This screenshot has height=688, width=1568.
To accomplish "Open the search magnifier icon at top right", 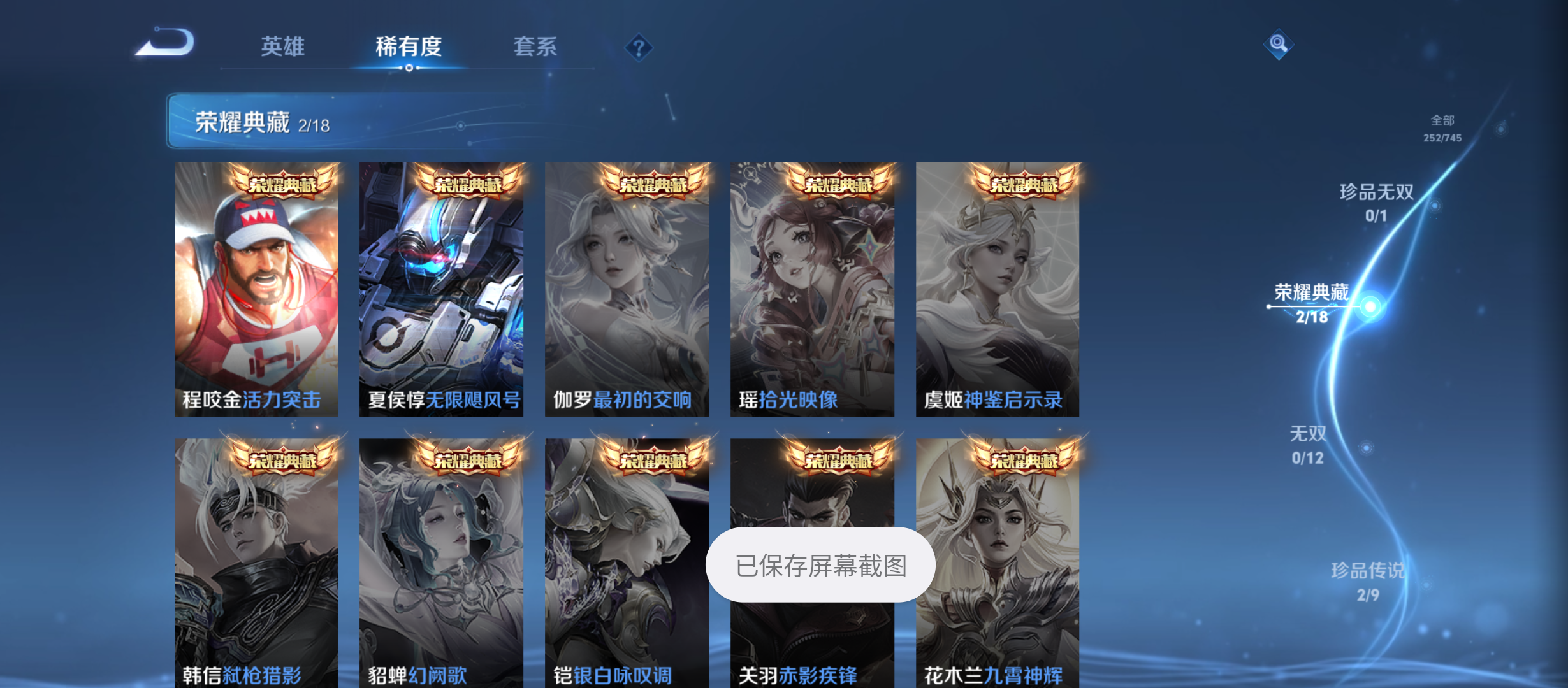I will (x=1279, y=45).
